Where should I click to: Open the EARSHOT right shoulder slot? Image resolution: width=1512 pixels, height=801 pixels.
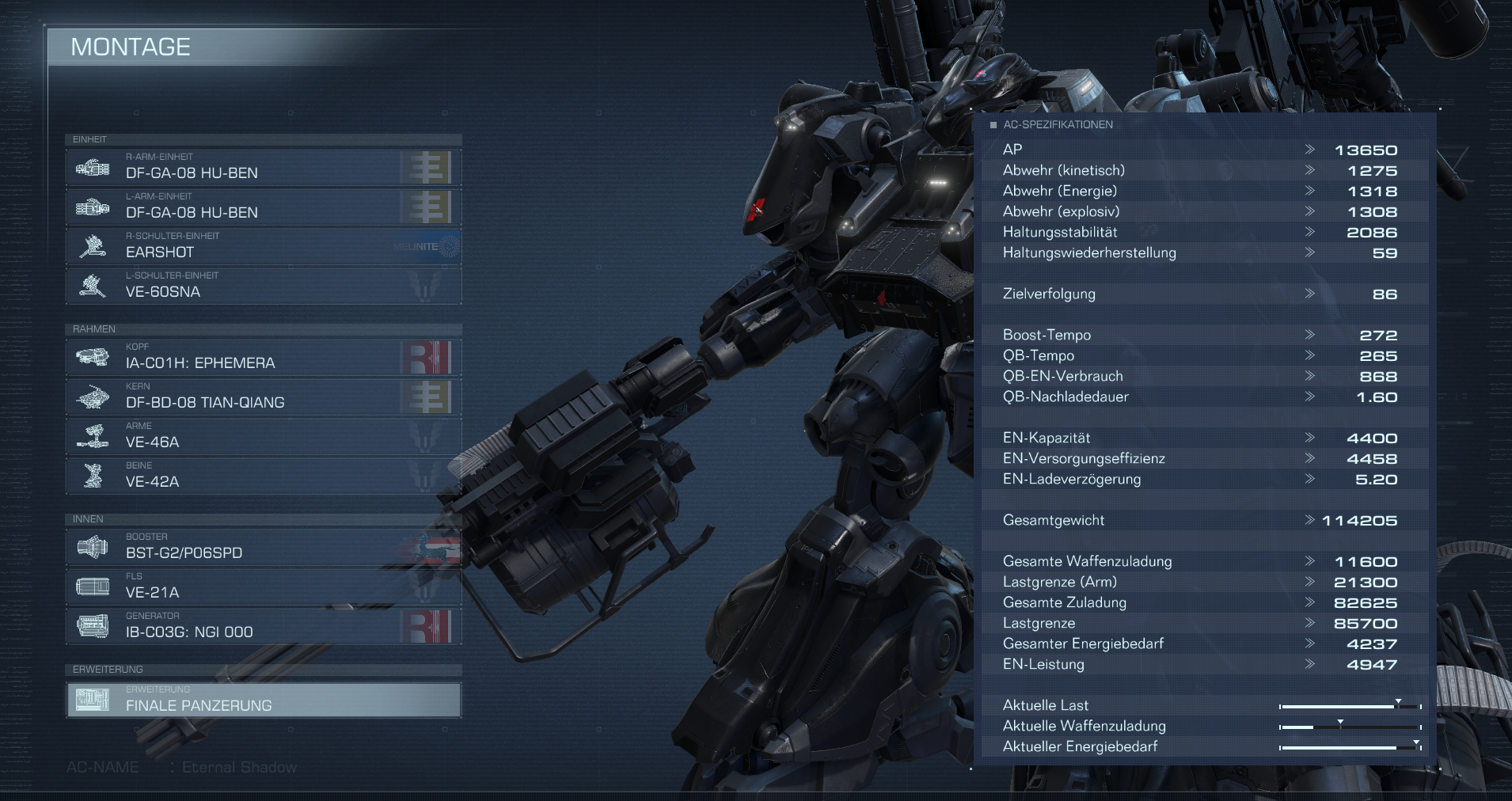click(x=264, y=246)
